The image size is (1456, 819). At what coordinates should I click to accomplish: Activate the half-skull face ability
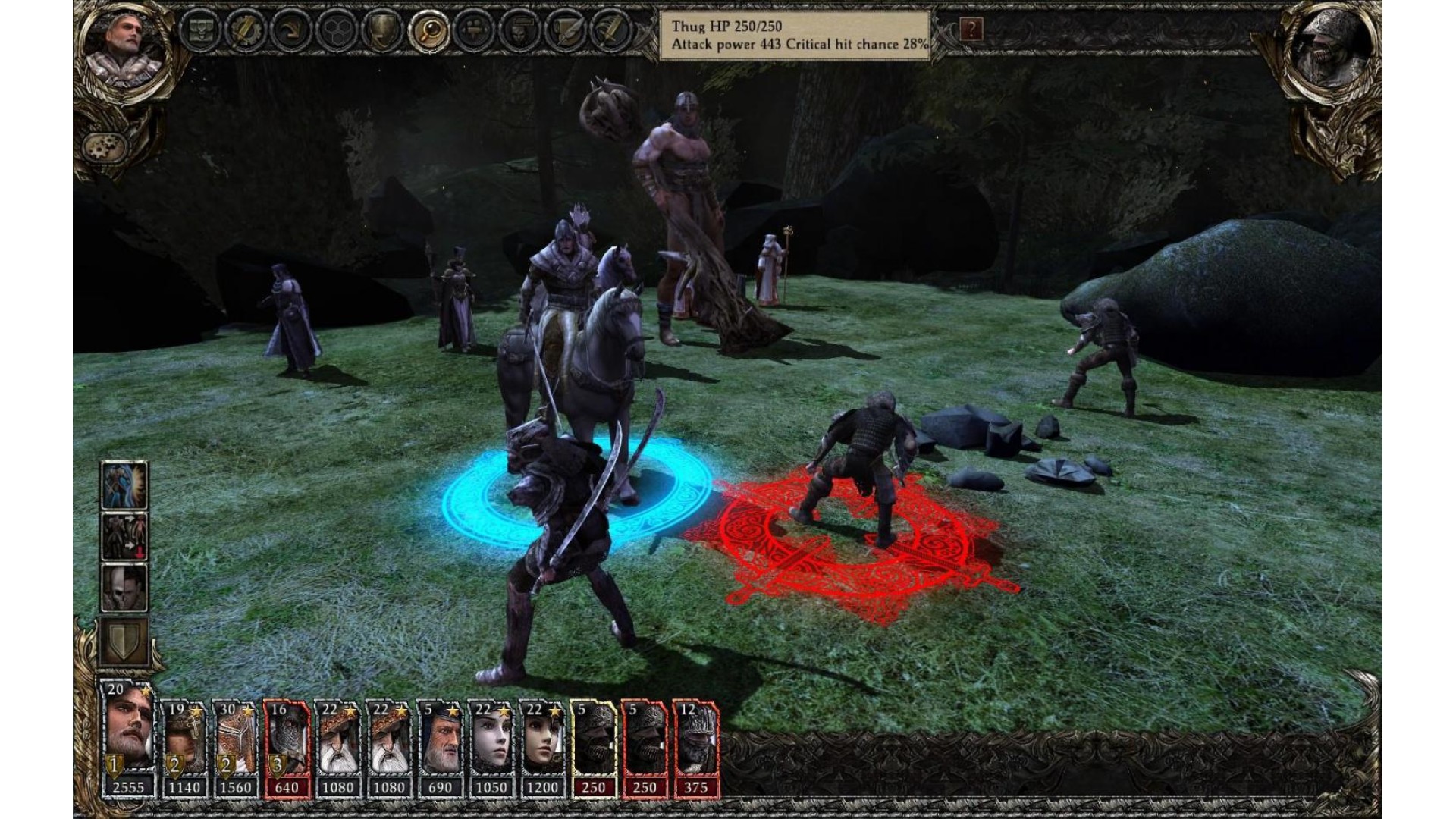(x=124, y=588)
